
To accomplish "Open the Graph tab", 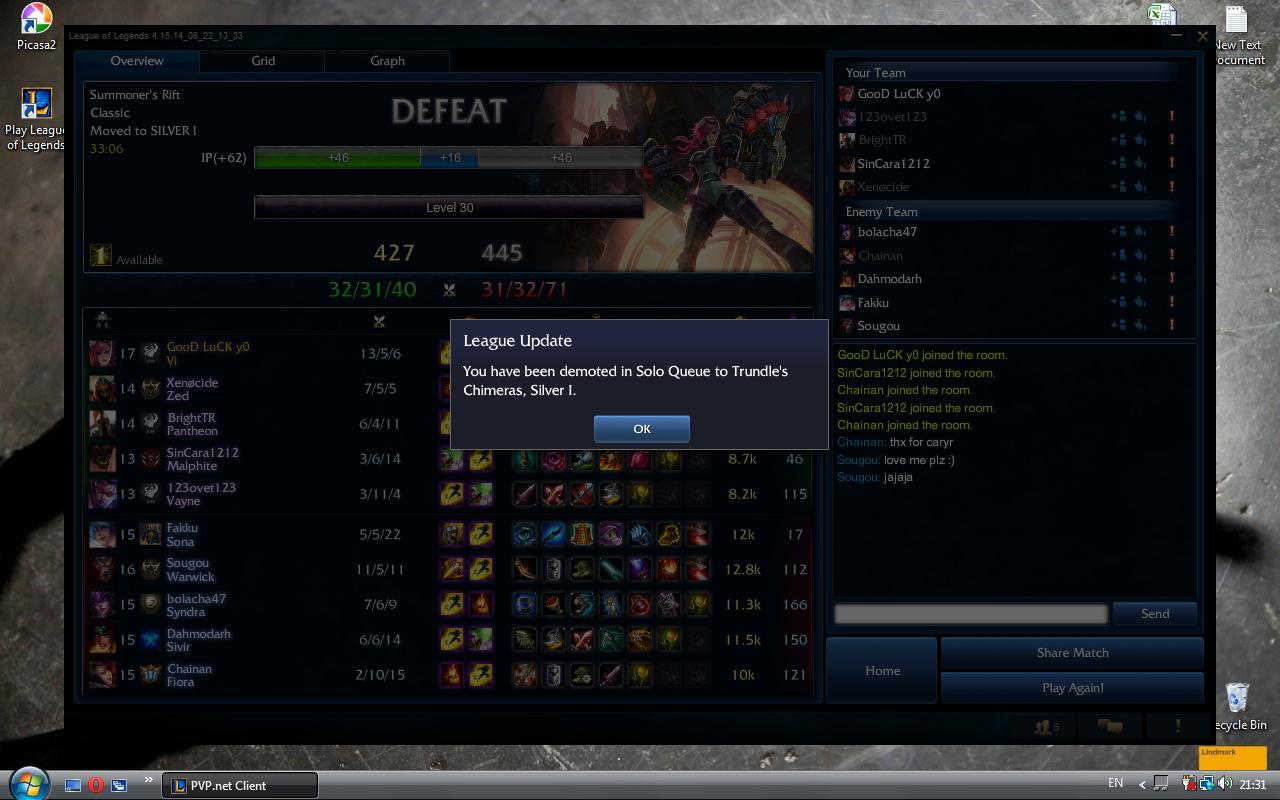I will 387,61.
